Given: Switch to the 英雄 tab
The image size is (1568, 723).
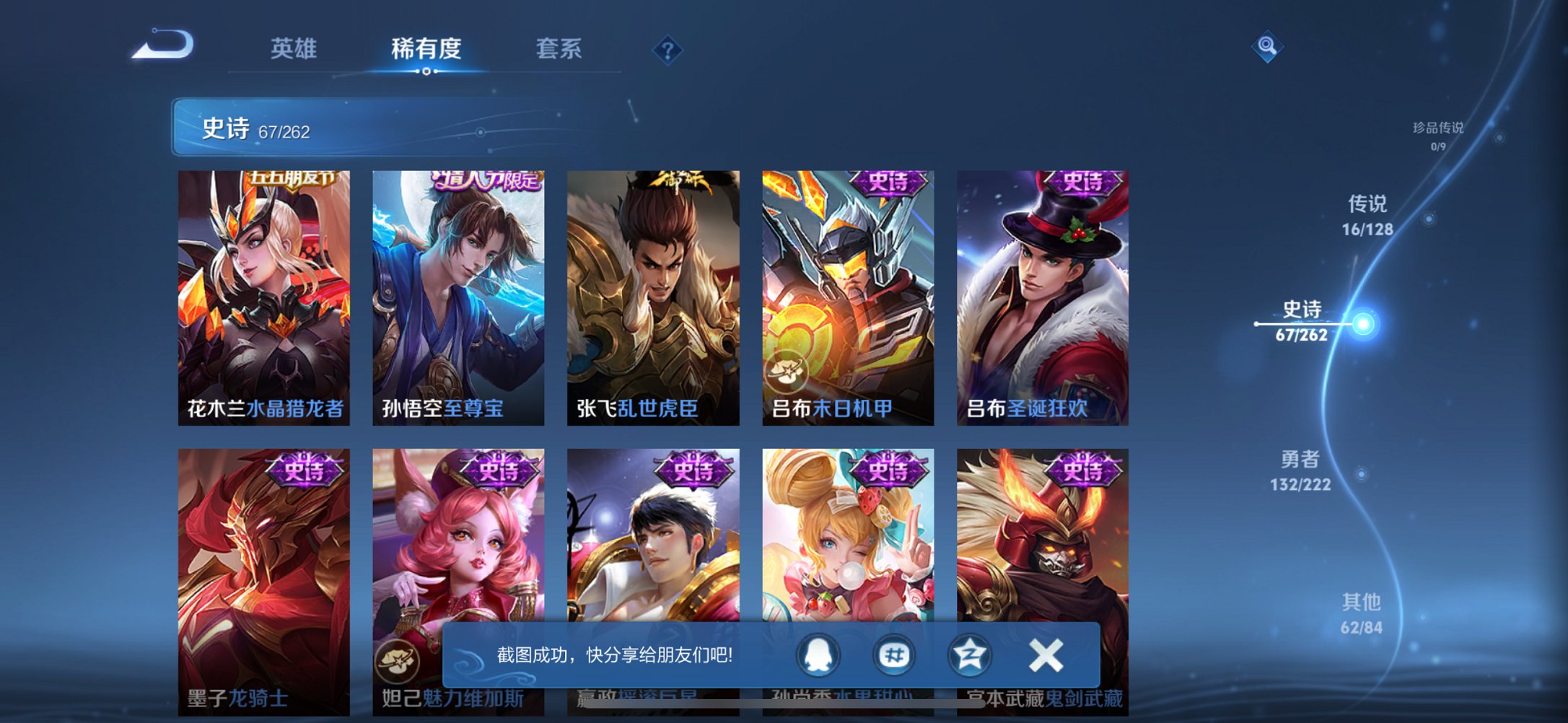Looking at the screenshot, I should (x=296, y=49).
